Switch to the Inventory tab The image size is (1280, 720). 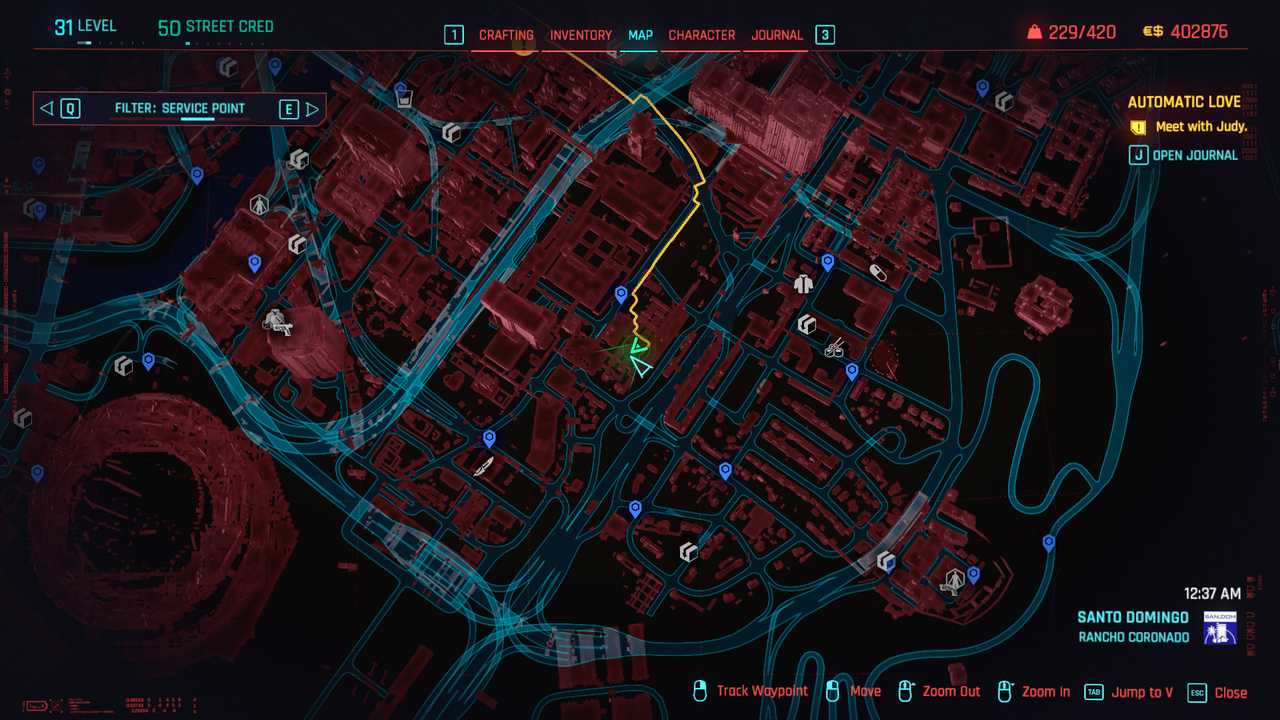581,35
